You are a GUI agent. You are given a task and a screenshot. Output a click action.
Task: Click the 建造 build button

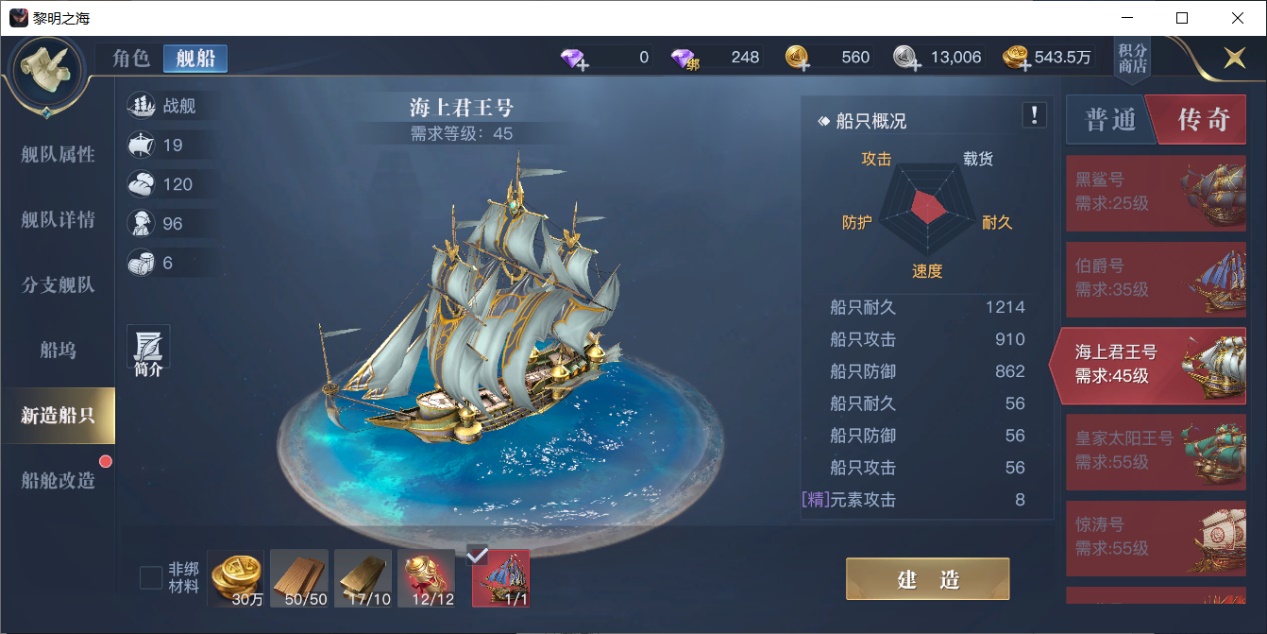pyautogui.click(x=927, y=579)
